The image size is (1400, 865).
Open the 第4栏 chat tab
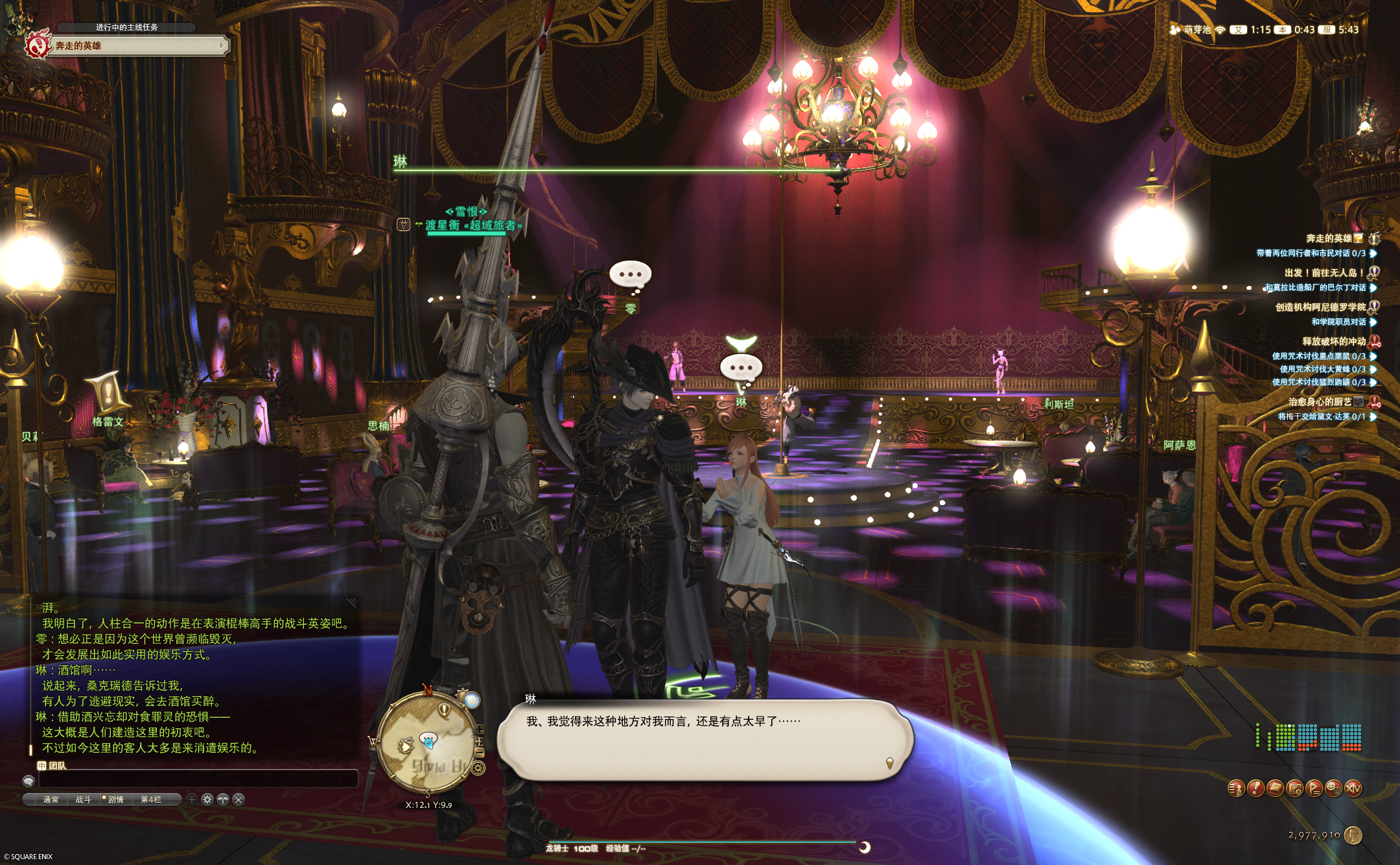point(151,800)
